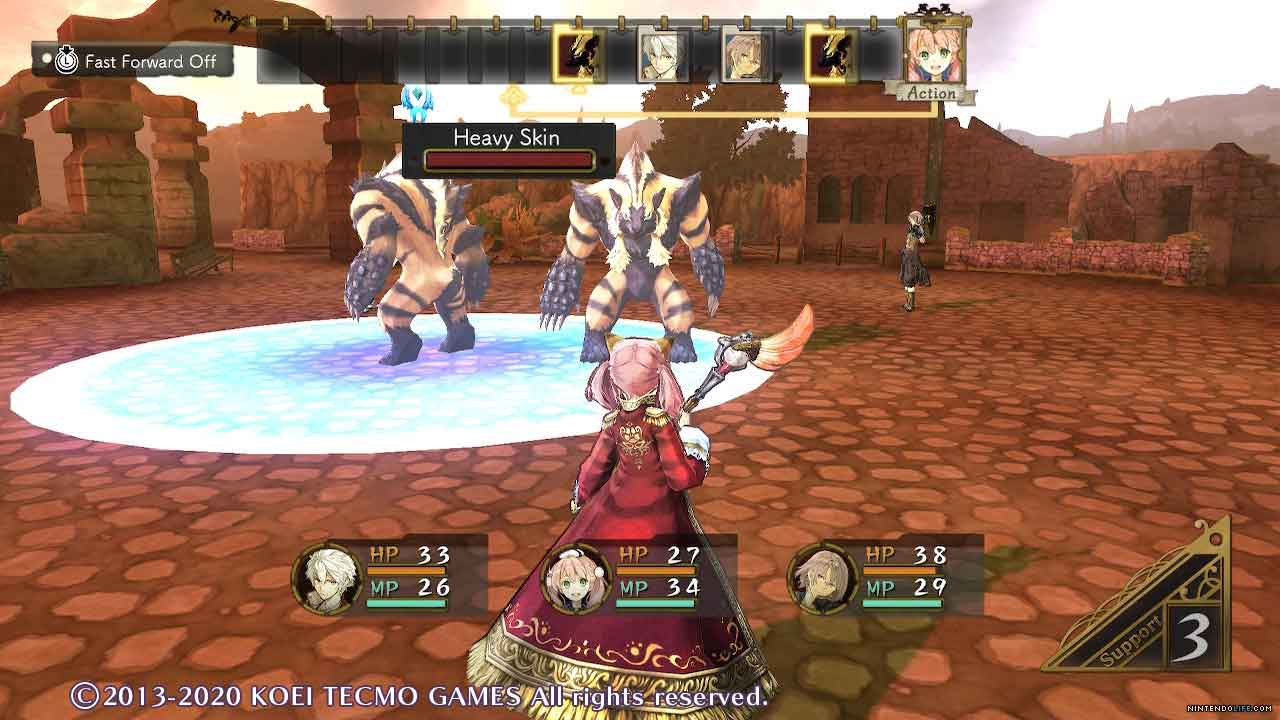Choose the white-haired man's party status portrait
Image resolution: width=1280 pixels, height=720 pixels.
(327, 578)
